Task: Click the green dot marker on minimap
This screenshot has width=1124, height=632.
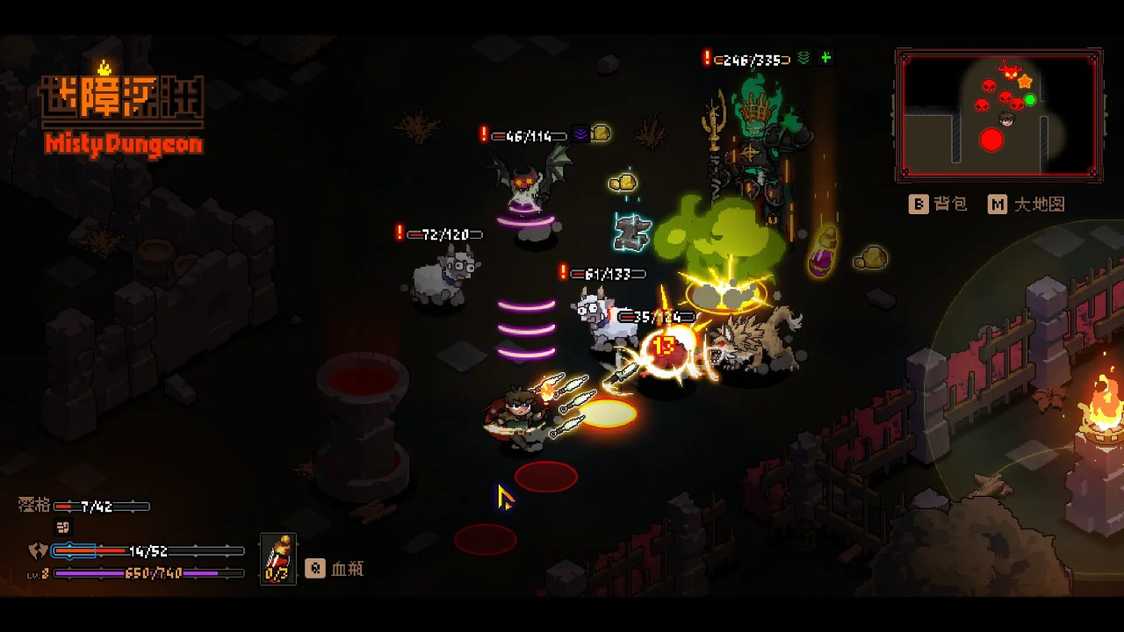Action: [x=1030, y=100]
